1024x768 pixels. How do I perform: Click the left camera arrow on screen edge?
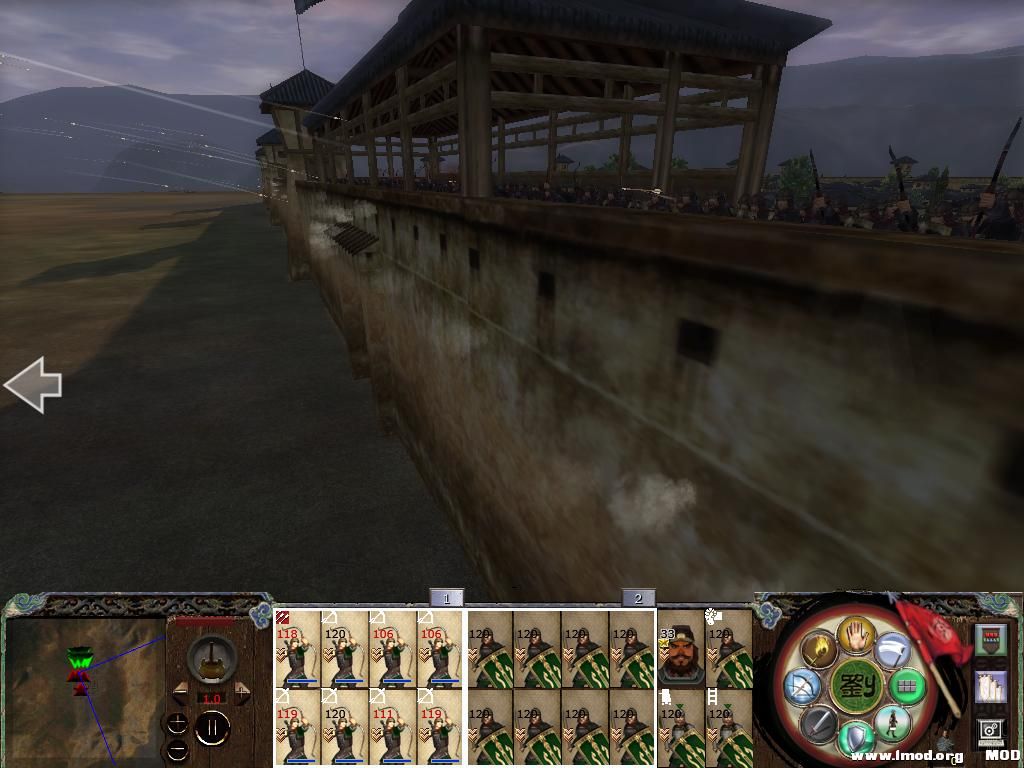33,386
